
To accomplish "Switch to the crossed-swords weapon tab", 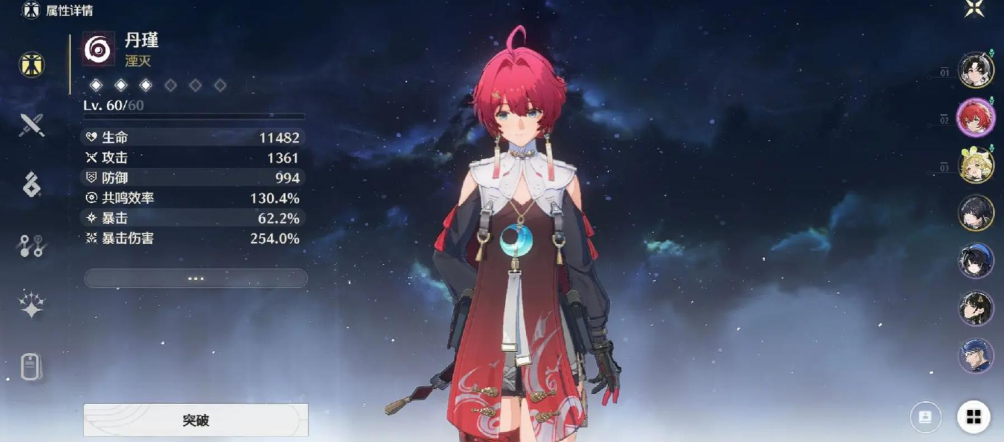I will (x=32, y=125).
